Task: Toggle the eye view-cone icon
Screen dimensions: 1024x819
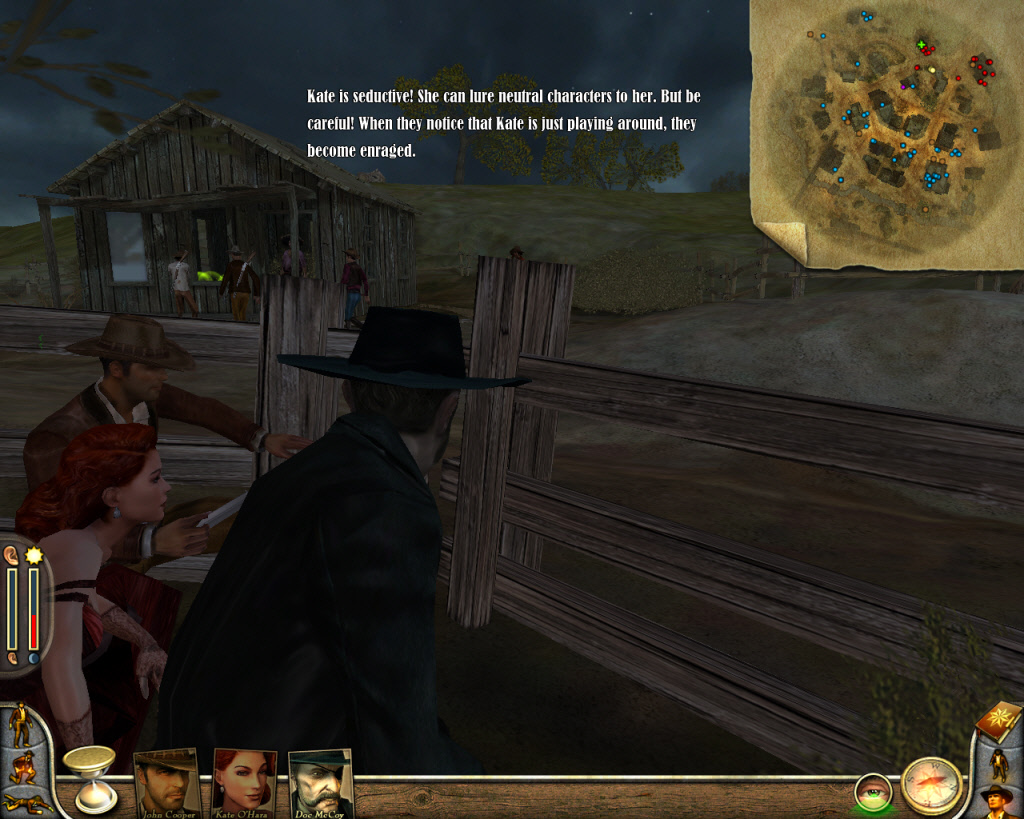Action: click(x=873, y=792)
